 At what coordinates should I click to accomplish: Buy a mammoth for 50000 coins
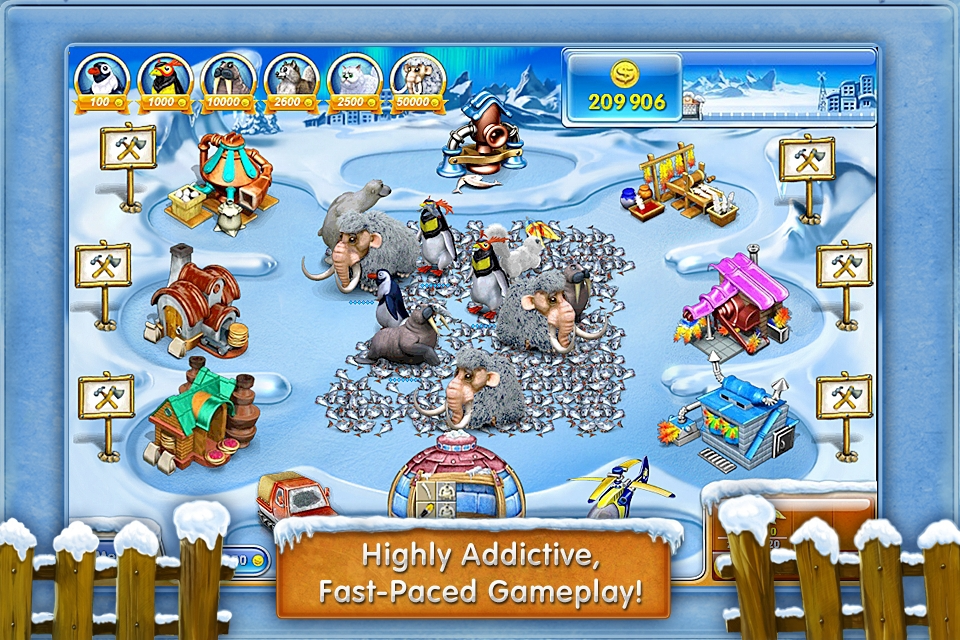tap(418, 80)
